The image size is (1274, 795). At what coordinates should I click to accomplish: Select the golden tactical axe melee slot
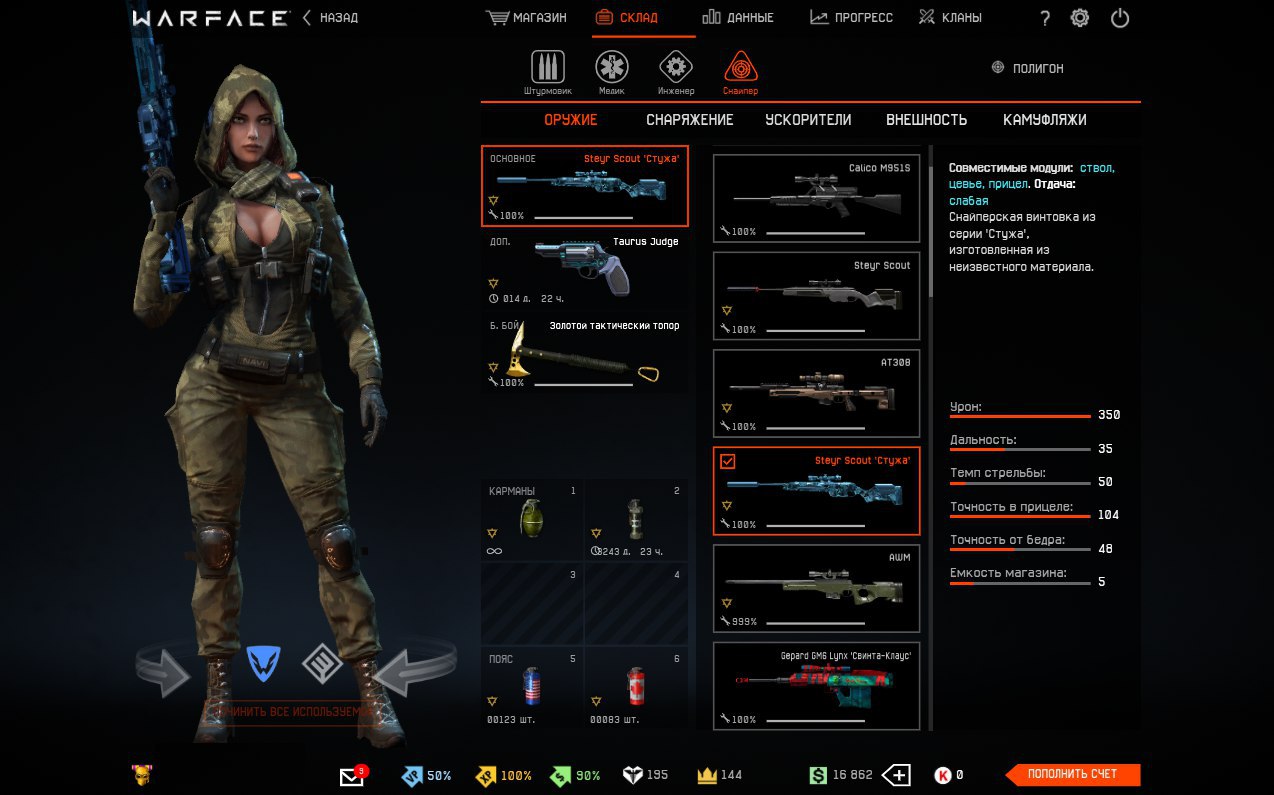tap(585, 354)
